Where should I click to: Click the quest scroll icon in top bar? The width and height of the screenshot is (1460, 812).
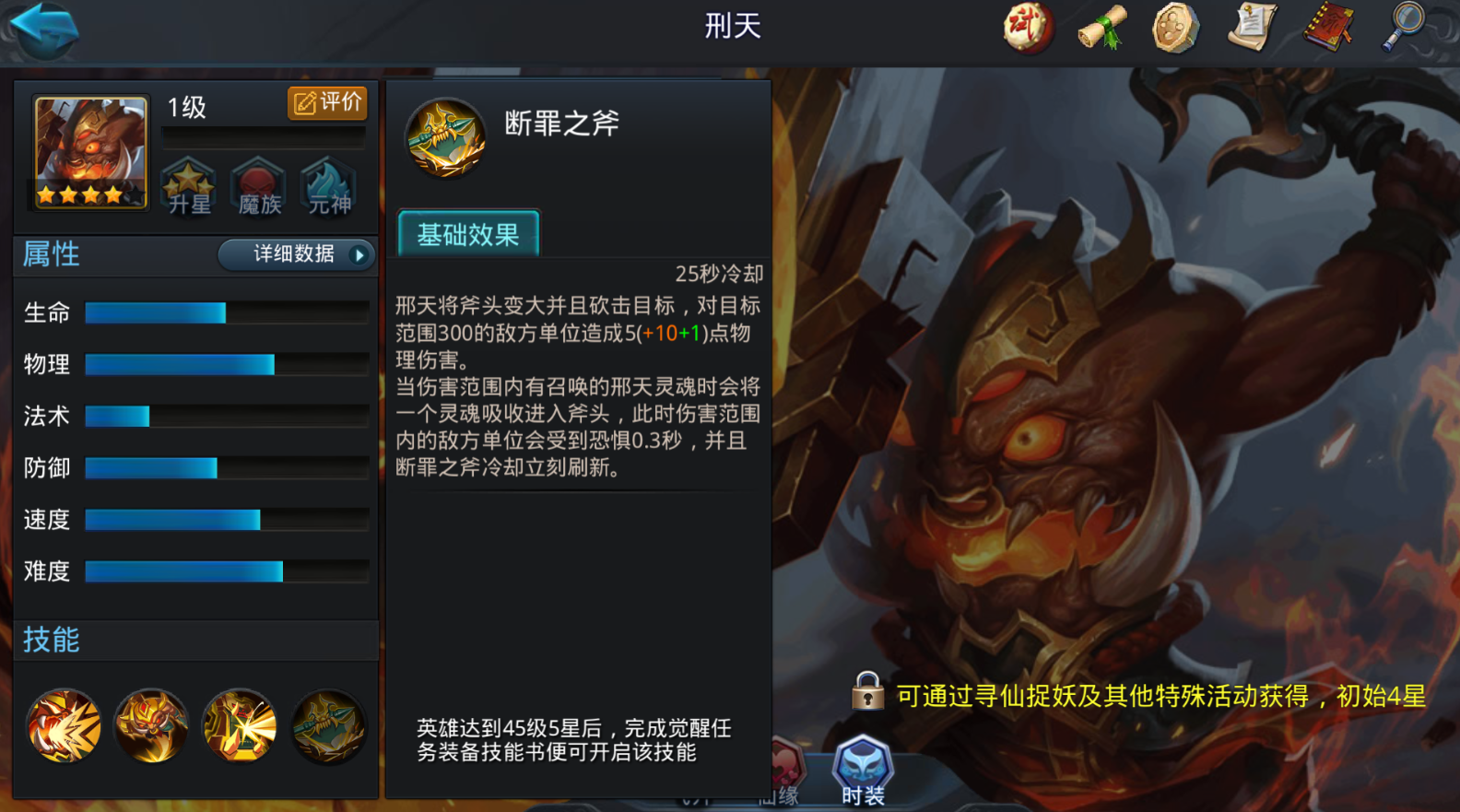(x=1253, y=28)
